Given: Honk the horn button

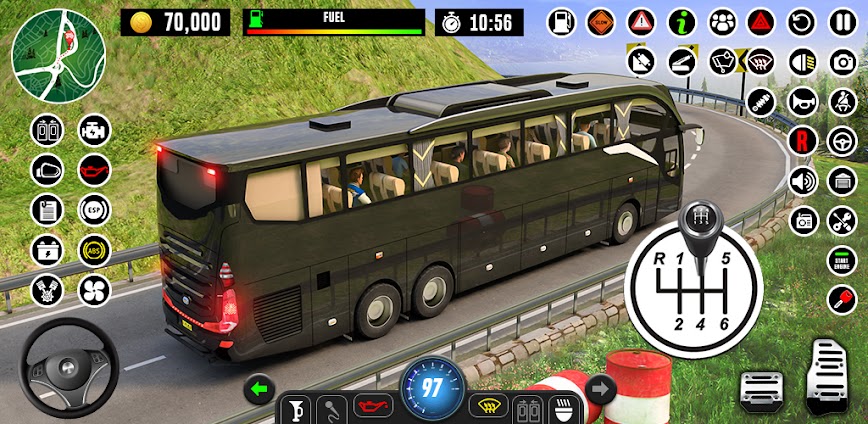Looking at the screenshot, I should pyautogui.click(x=802, y=101).
